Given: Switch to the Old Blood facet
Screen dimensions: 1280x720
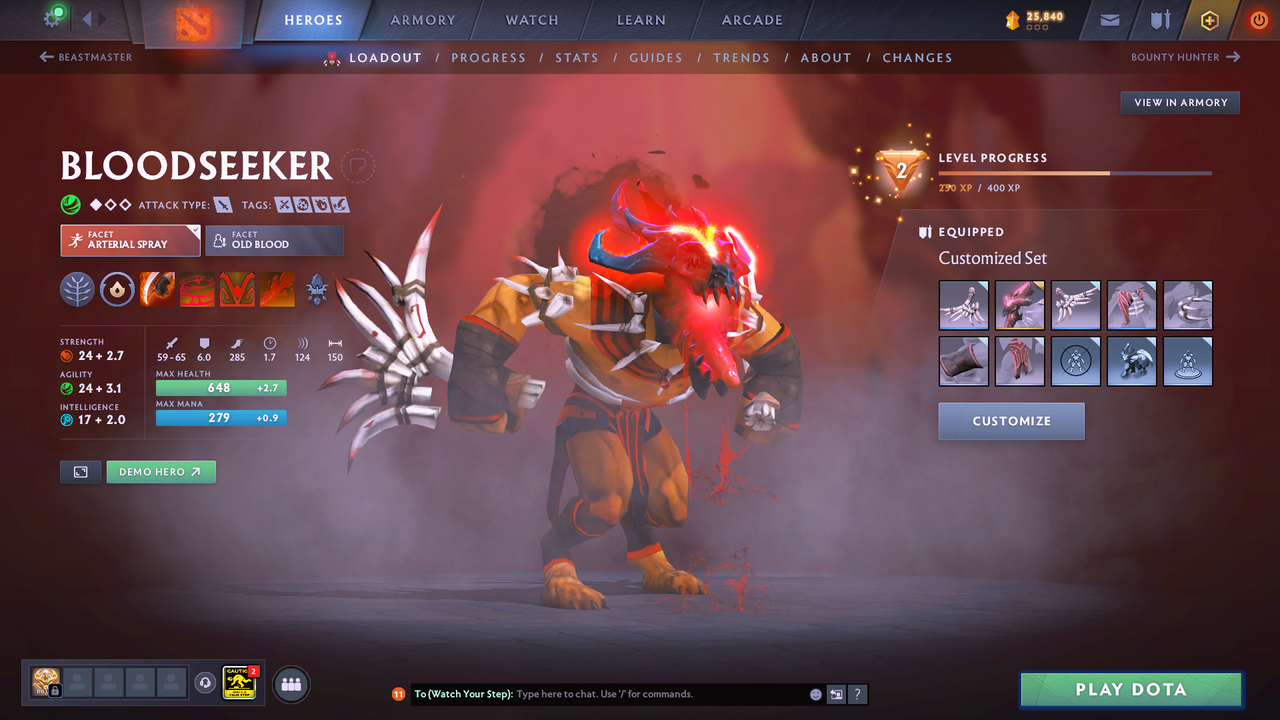Looking at the screenshot, I should tap(274, 240).
